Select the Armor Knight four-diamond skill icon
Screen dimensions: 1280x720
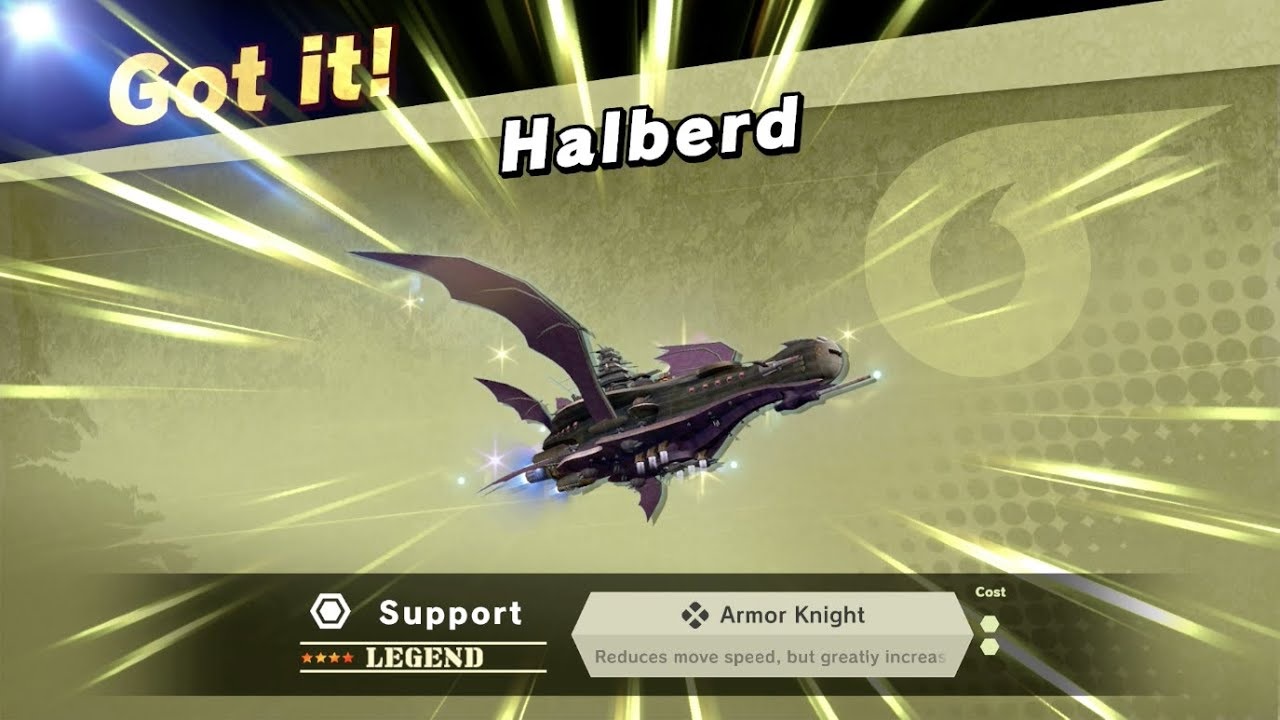[697, 615]
